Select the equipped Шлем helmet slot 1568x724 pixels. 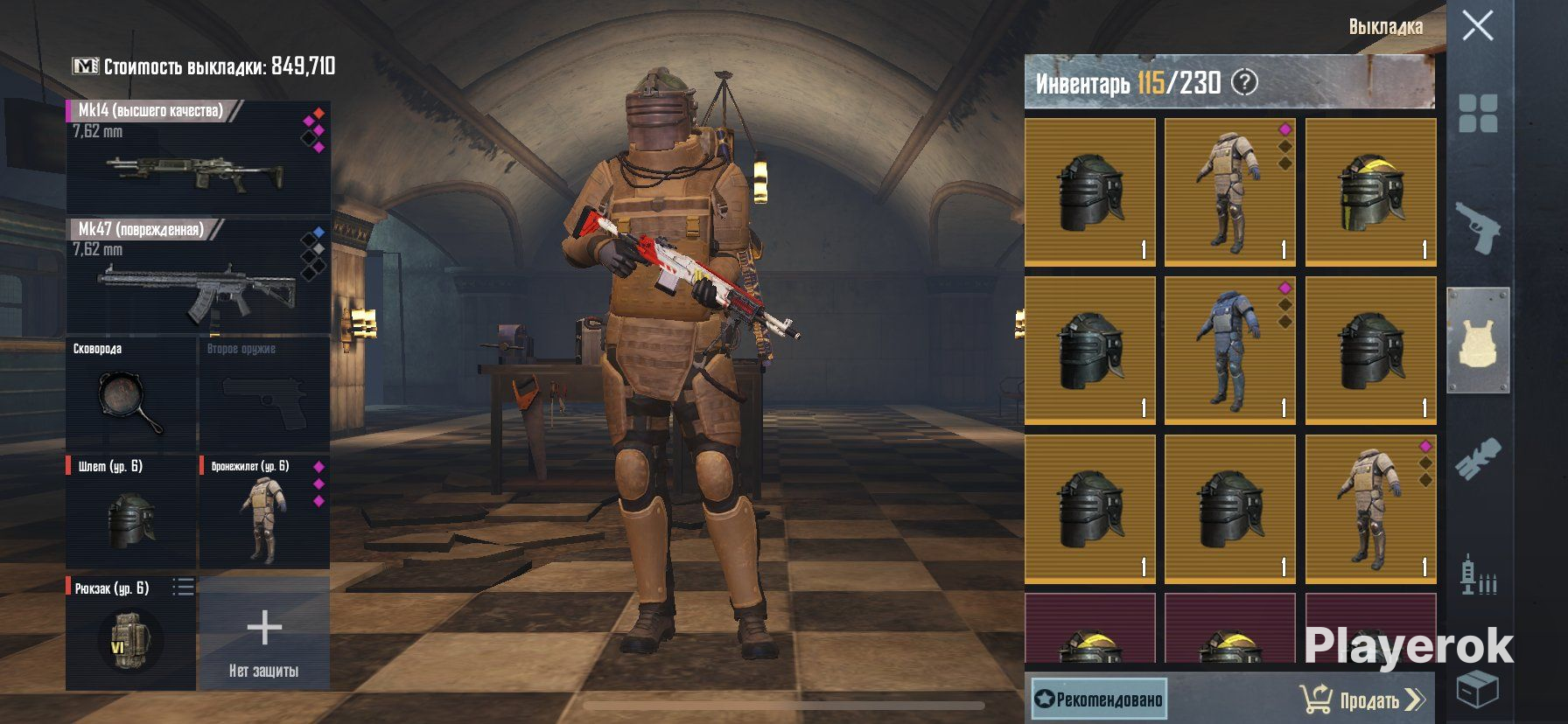(x=131, y=512)
